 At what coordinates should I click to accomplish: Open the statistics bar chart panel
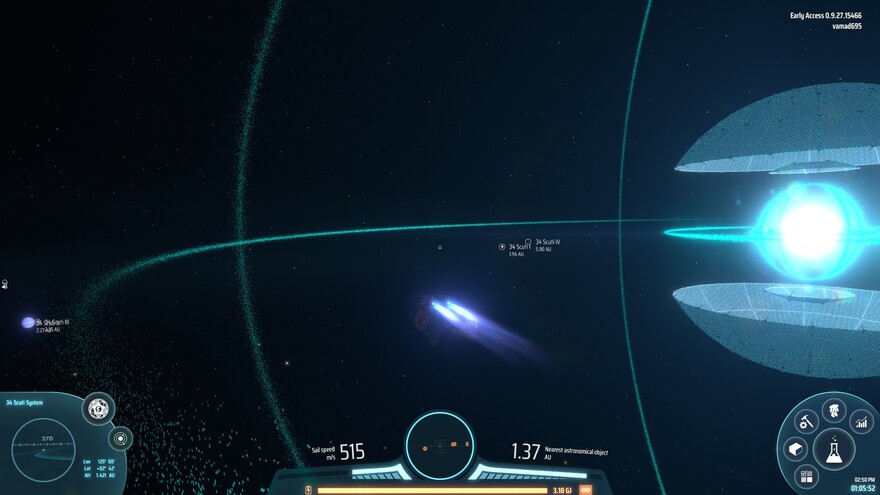click(861, 422)
